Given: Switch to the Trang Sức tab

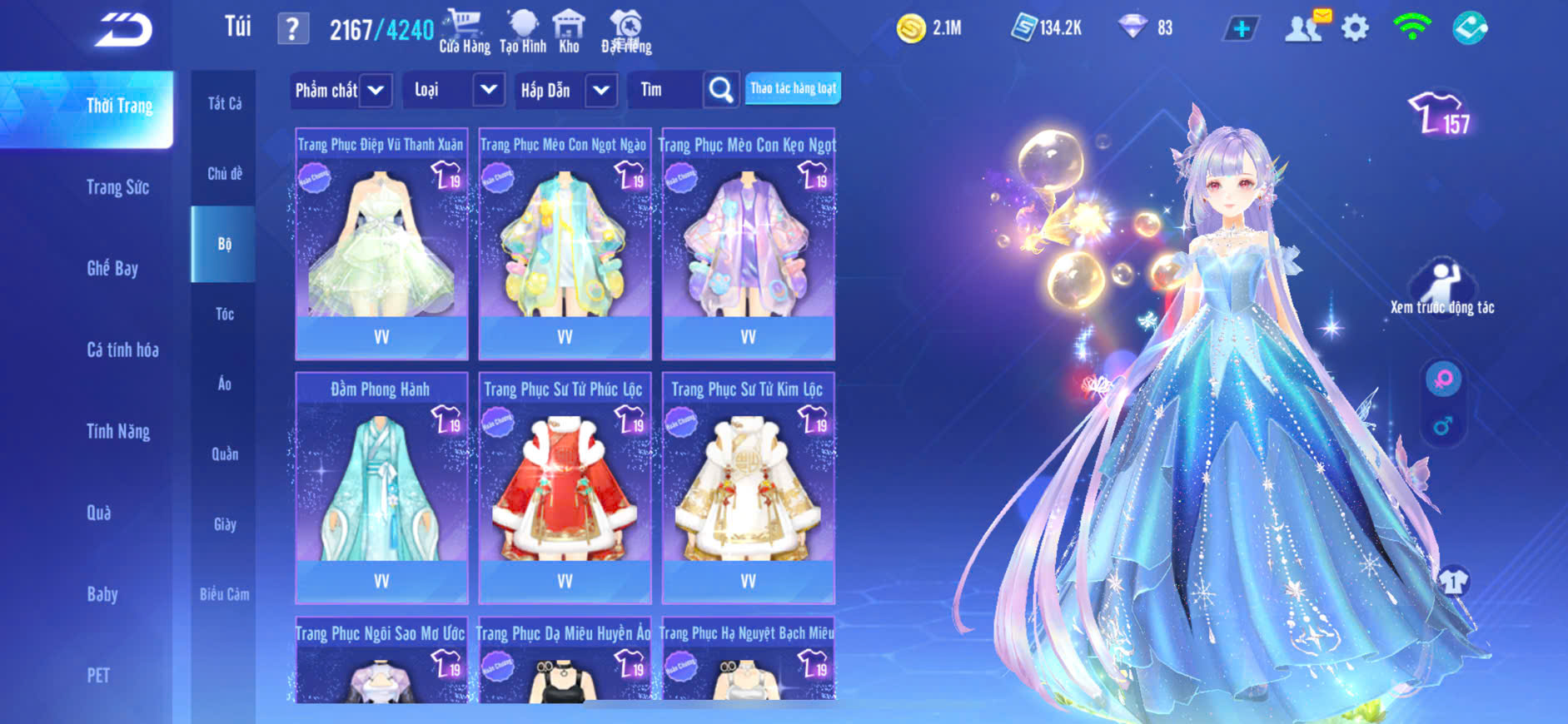Looking at the screenshot, I should 117,187.
